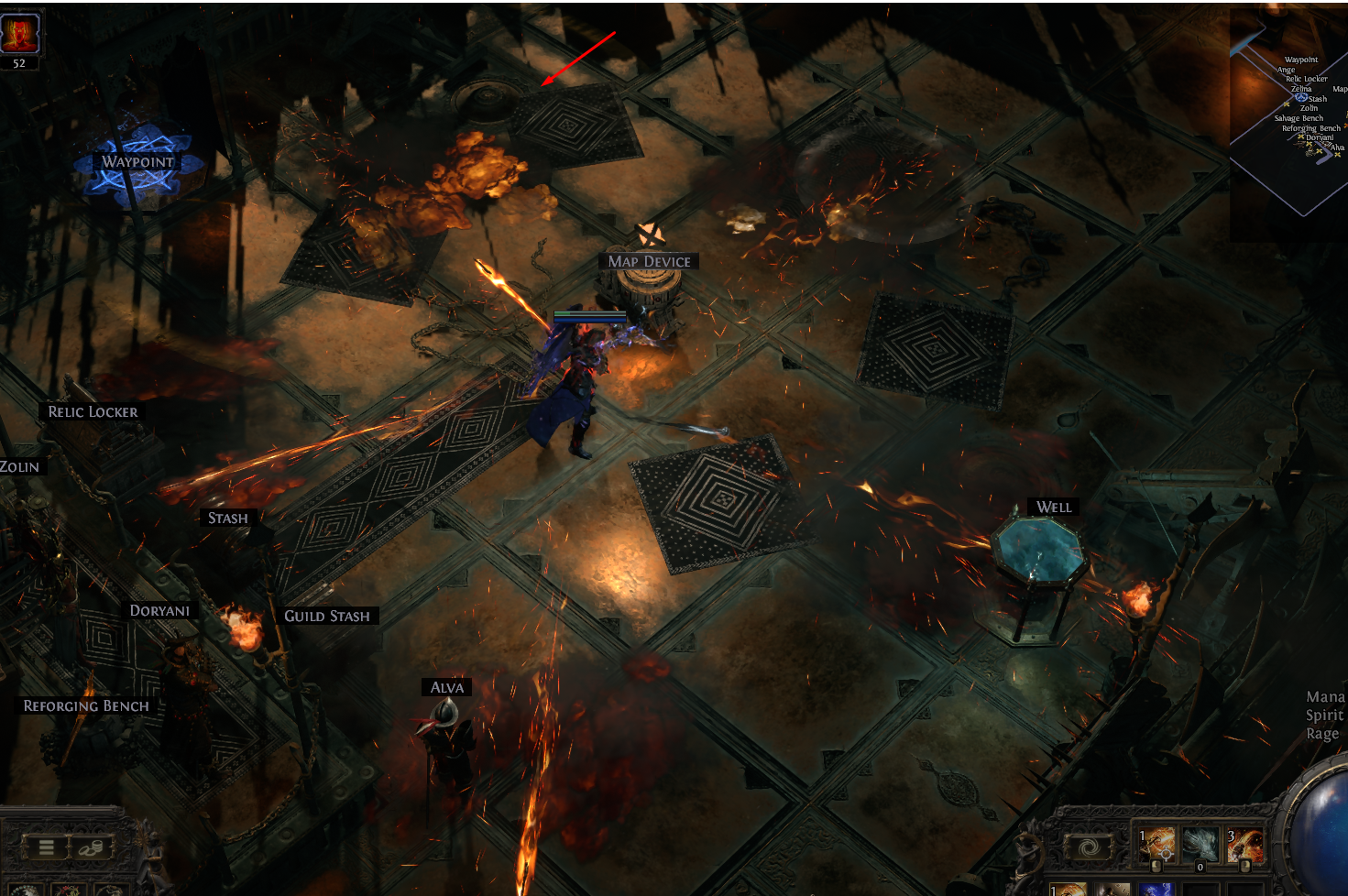
Task: Click the spiral swirl skills button
Action: pyautogui.click(x=1090, y=847)
